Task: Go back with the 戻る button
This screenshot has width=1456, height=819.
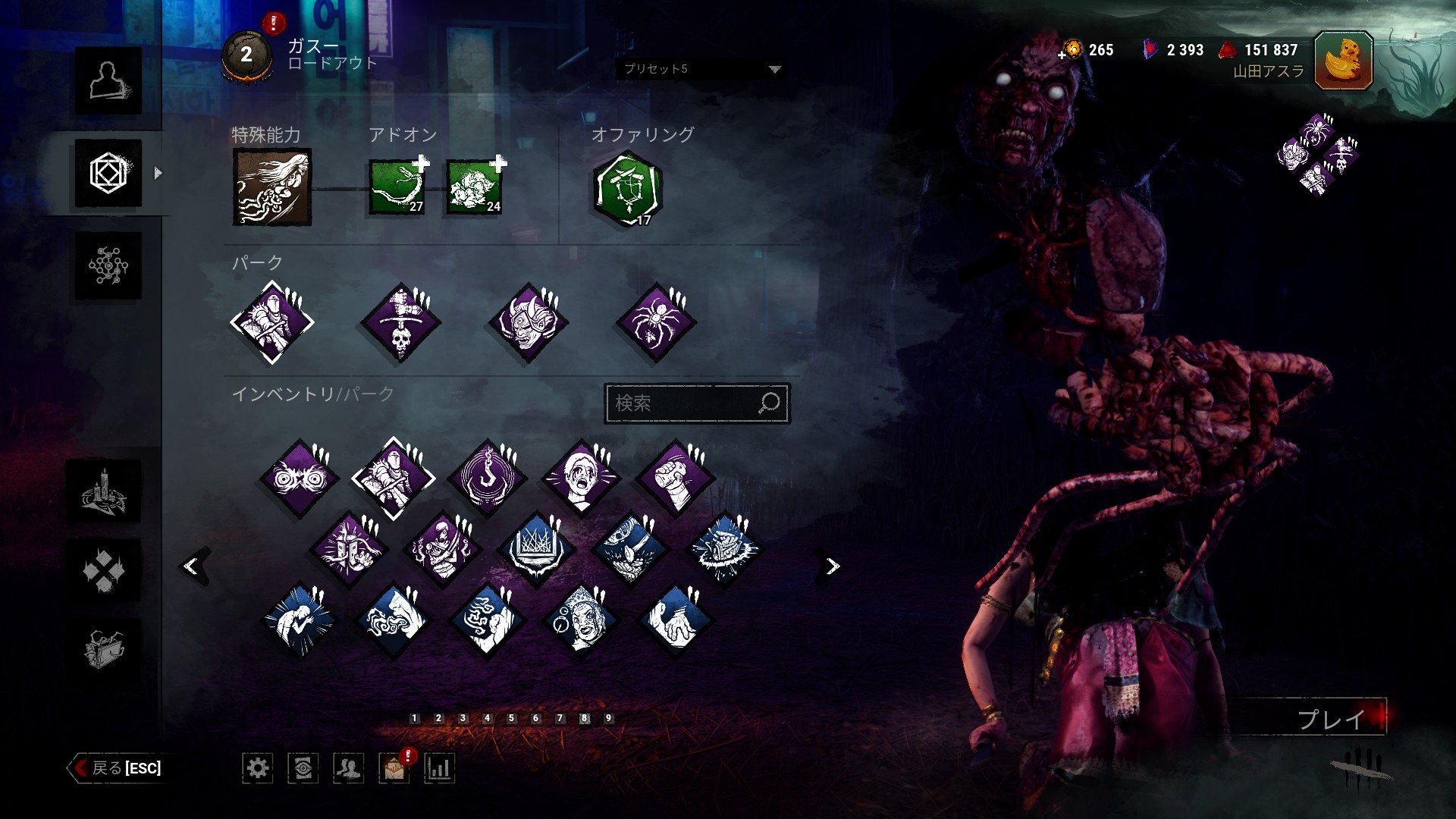Action: coord(118,768)
